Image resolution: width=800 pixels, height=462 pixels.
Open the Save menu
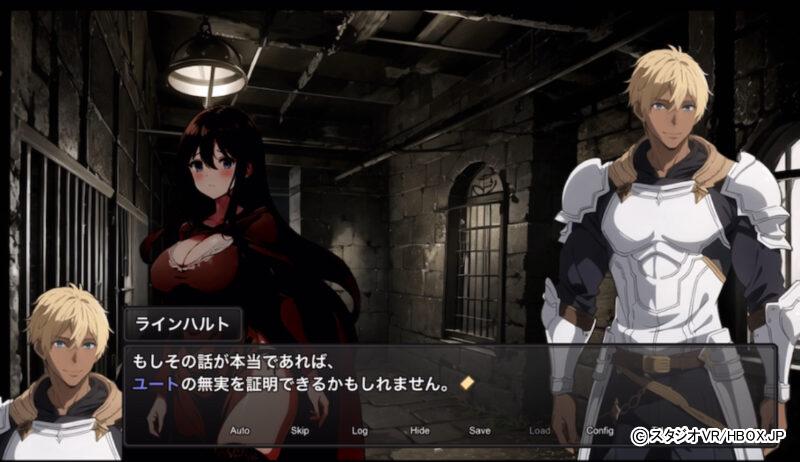(x=480, y=431)
